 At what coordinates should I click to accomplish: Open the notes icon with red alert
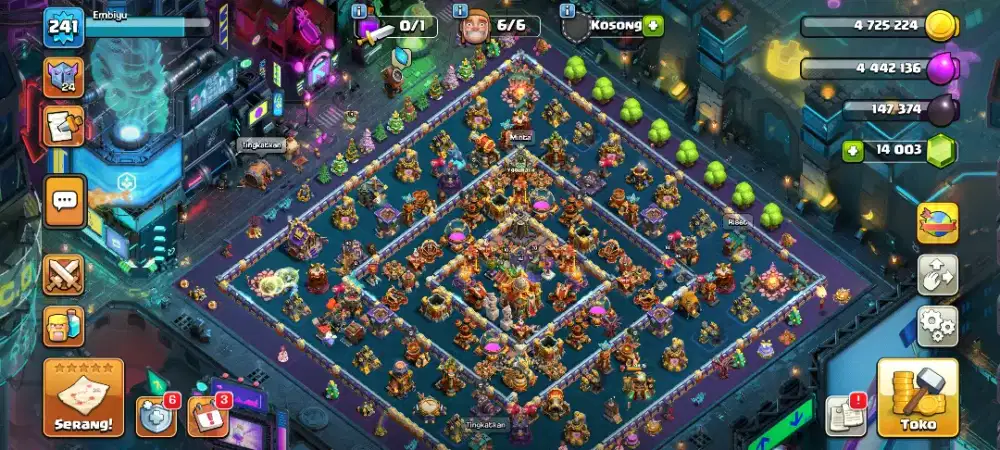845,415
